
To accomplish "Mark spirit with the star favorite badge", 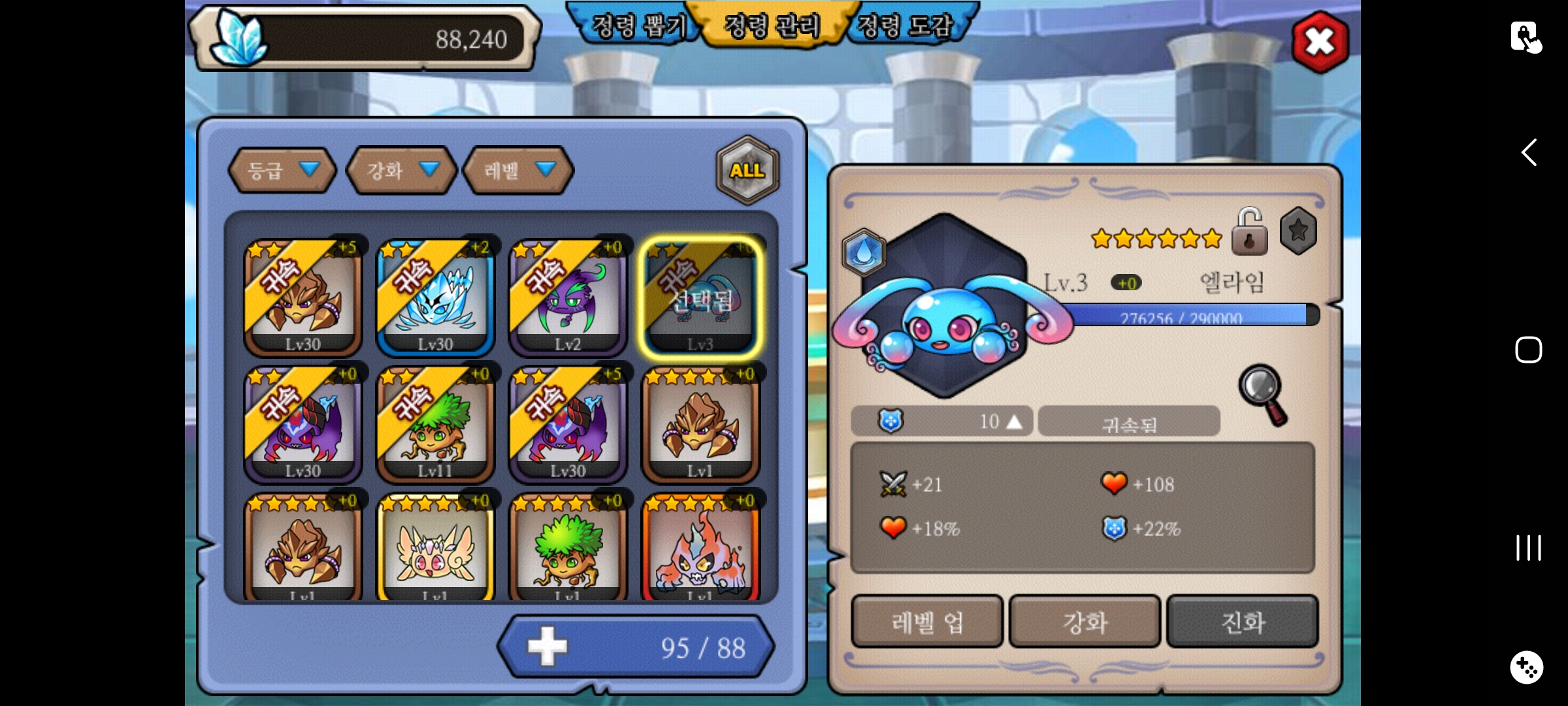I will (1298, 231).
